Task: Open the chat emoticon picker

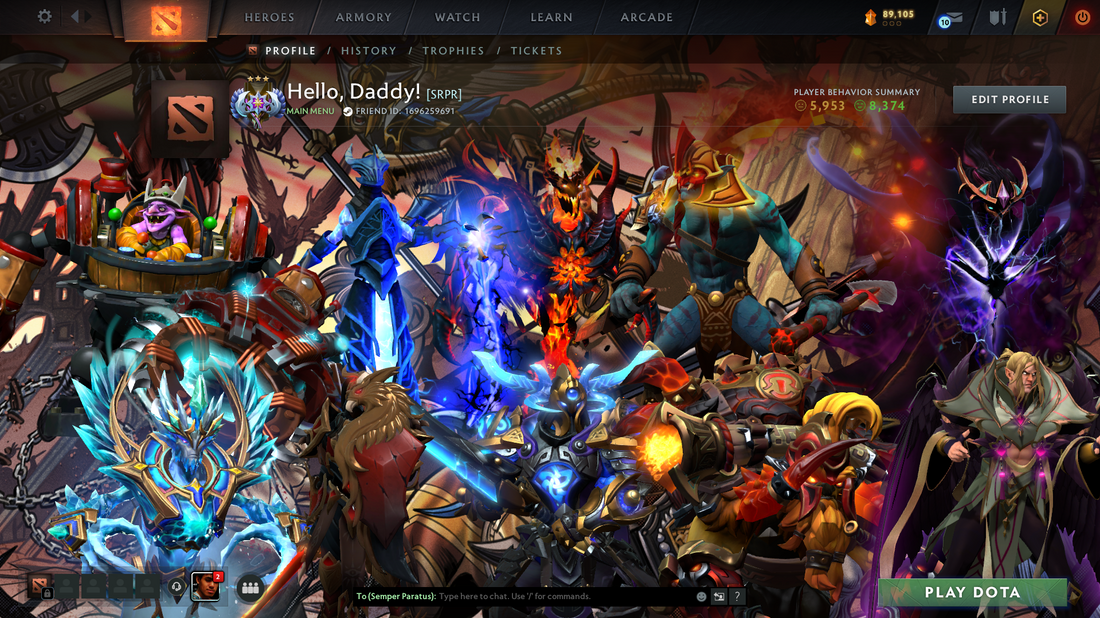Action: click(x=702, y=596)
